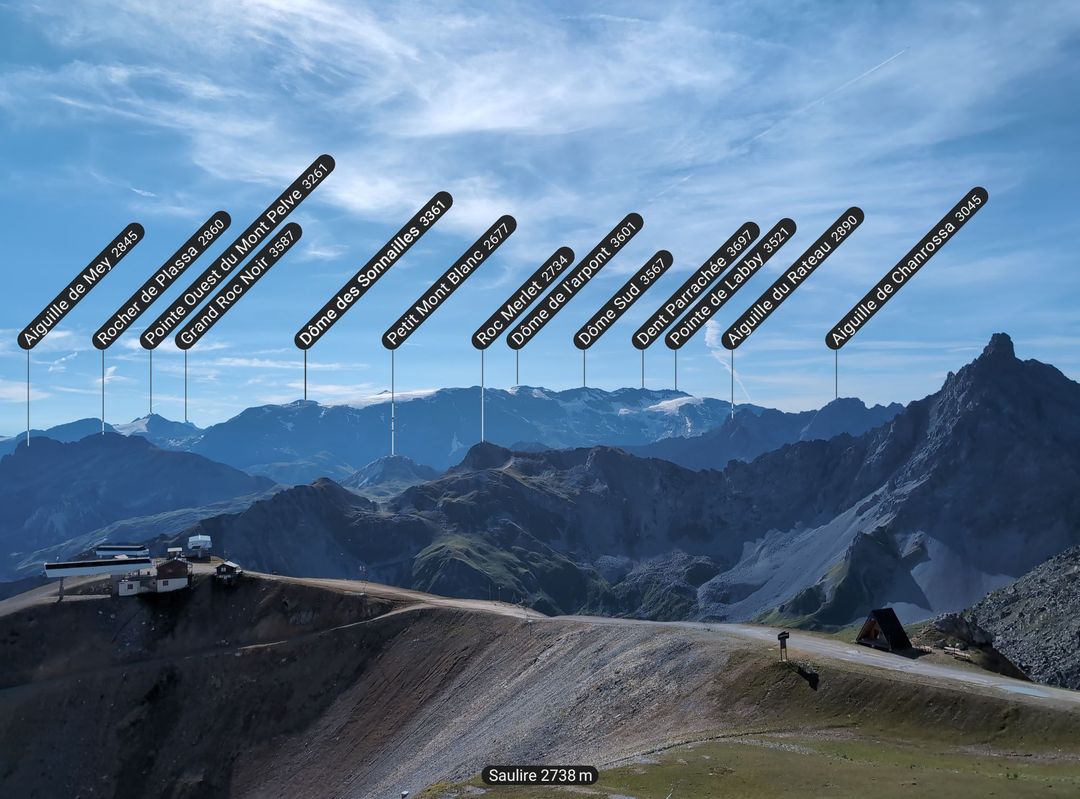Open Pointe Ouest du Mont Pelve label
The image size is (1080, 799).
pyautogui.click(x=237, y=252)
